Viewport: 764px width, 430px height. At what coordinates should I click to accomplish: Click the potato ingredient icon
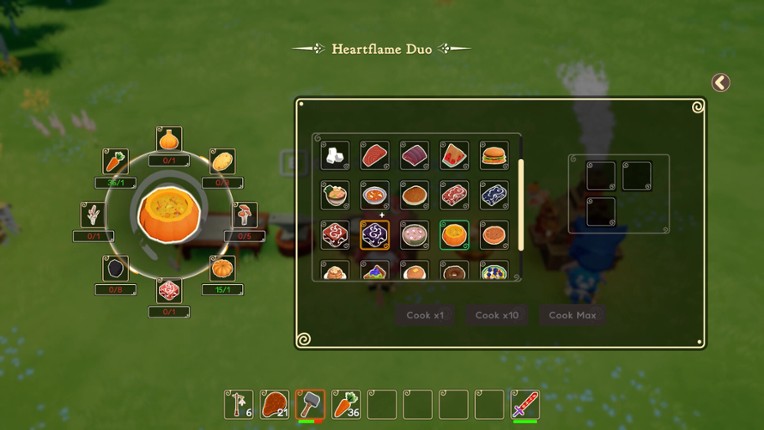tap(222, 161)
